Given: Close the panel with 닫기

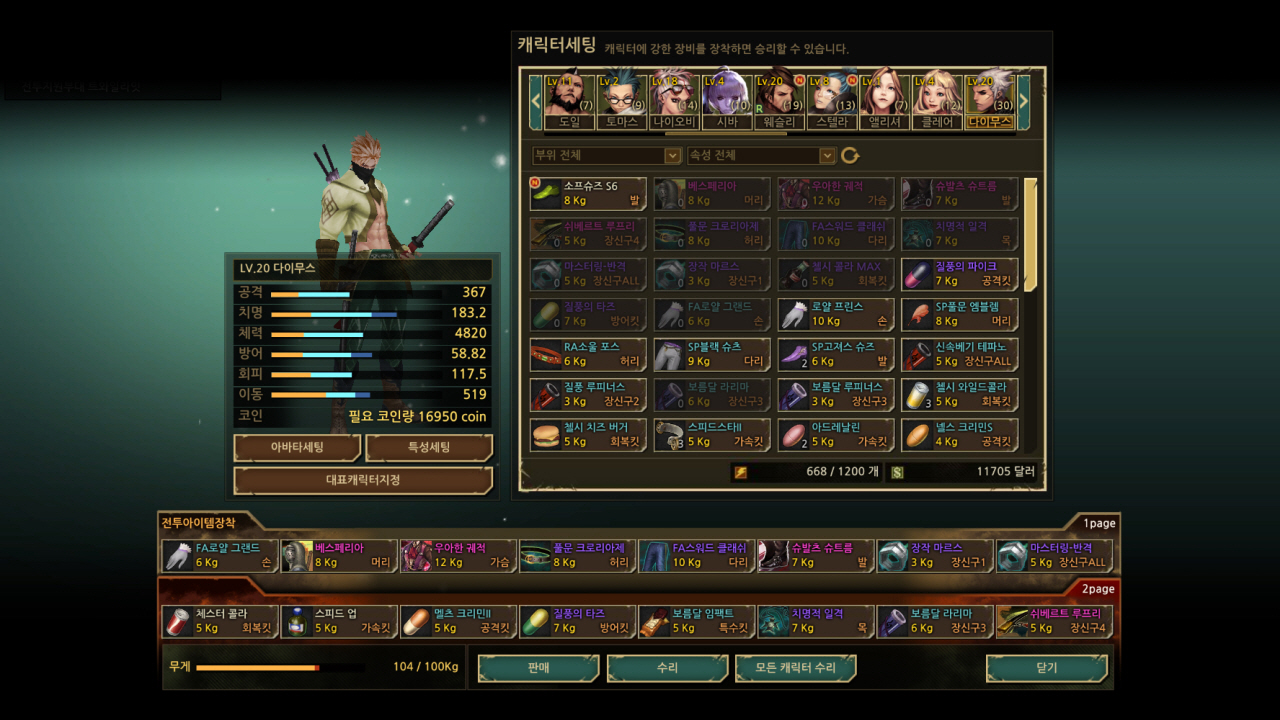Looking at the screenshot, I should point(1046,668).
